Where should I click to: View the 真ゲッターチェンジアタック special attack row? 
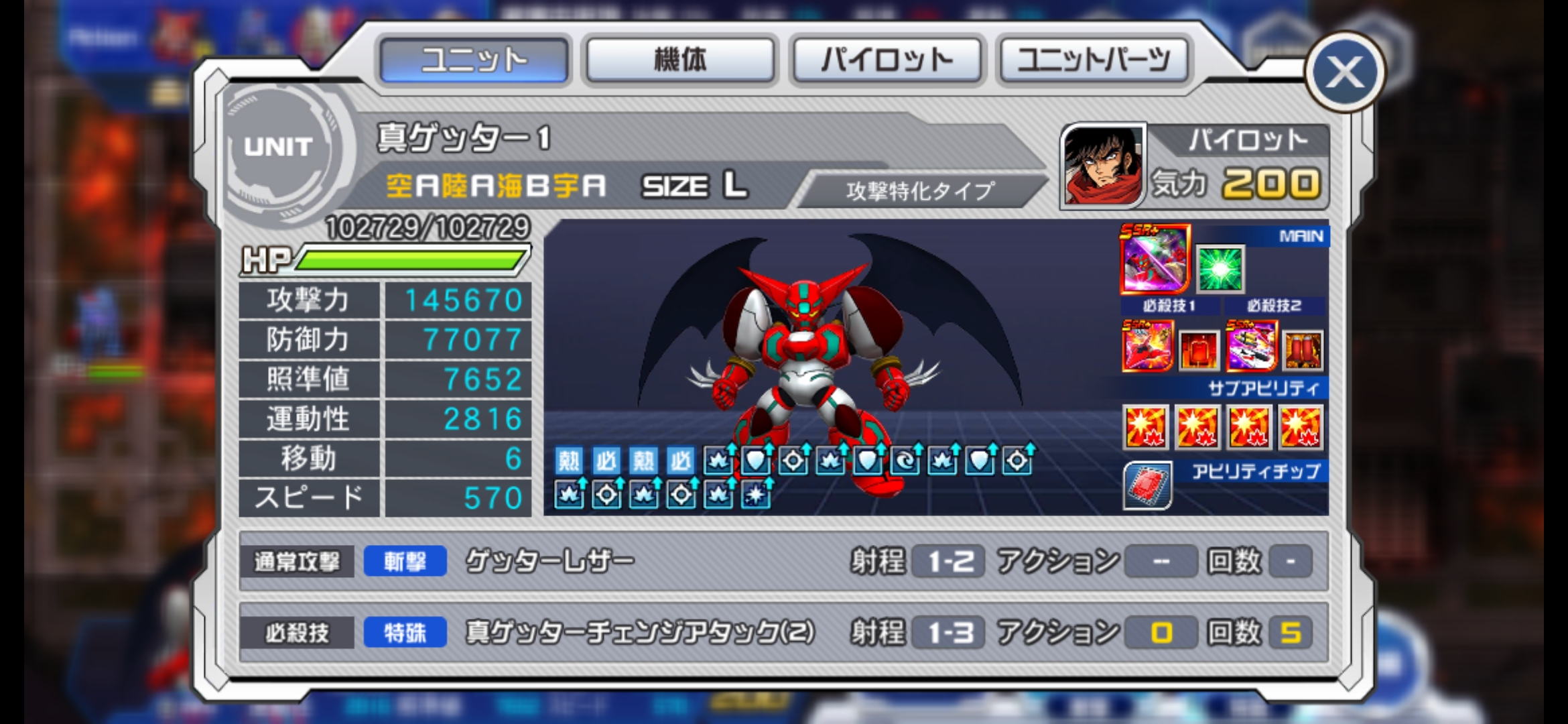click(x=783, y=633)
